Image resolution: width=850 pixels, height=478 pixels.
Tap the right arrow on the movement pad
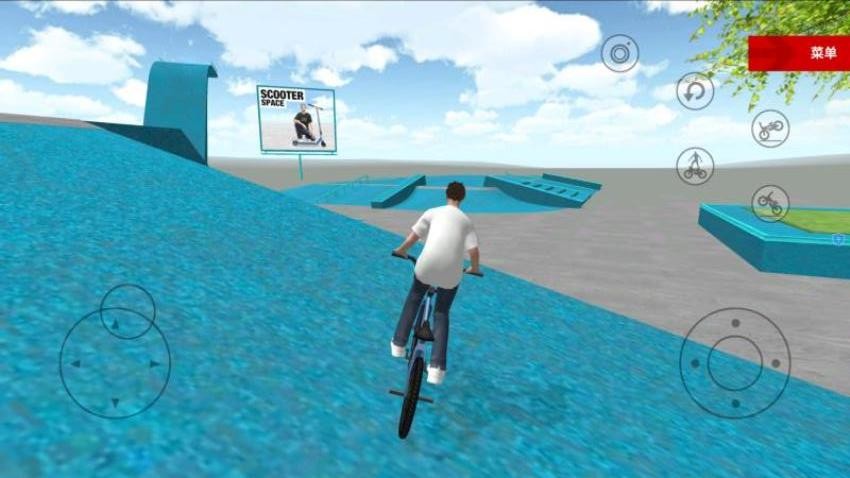[155, 364]
